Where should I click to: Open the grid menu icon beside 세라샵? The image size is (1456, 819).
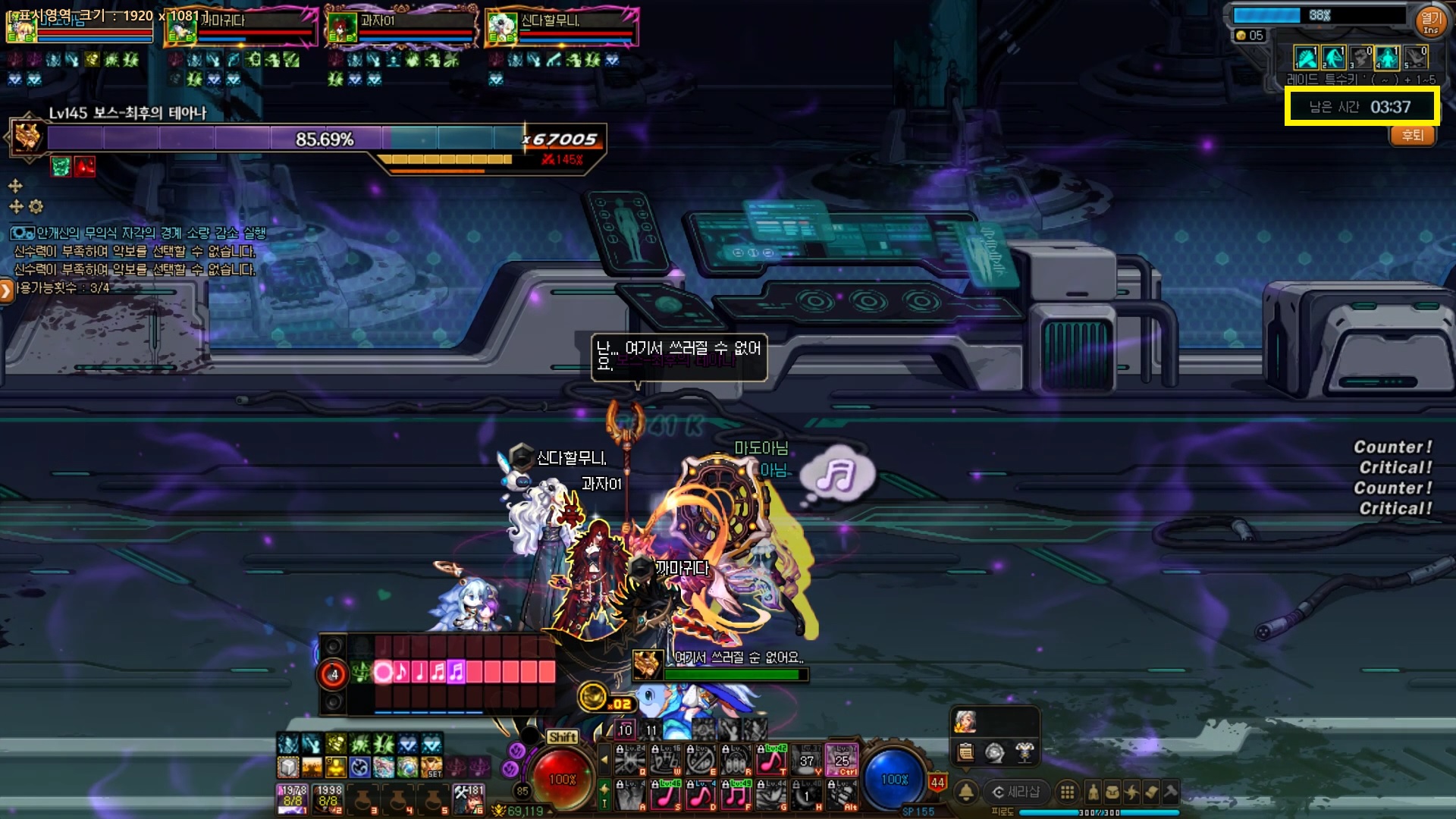point(1067,792)
